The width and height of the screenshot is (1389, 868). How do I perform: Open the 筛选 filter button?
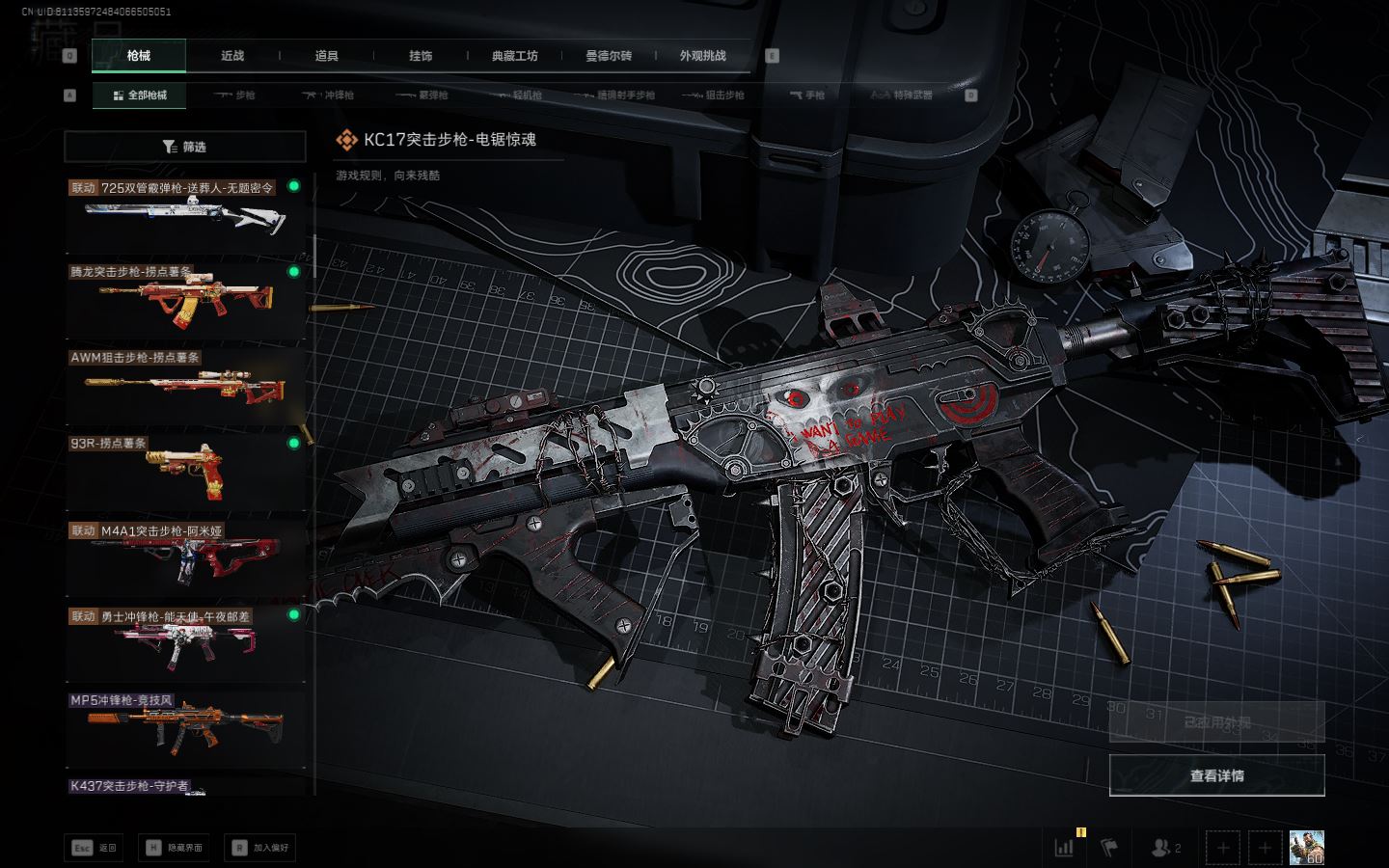pos(185,147)
